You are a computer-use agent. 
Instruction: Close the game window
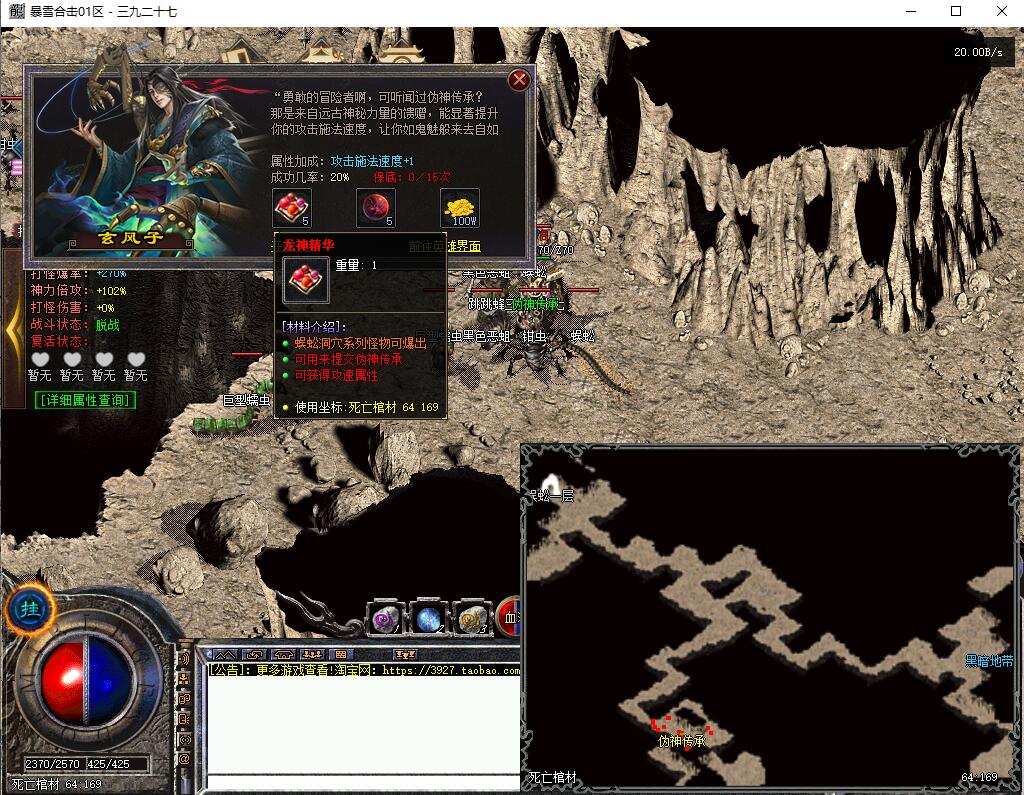(1000, 12)
